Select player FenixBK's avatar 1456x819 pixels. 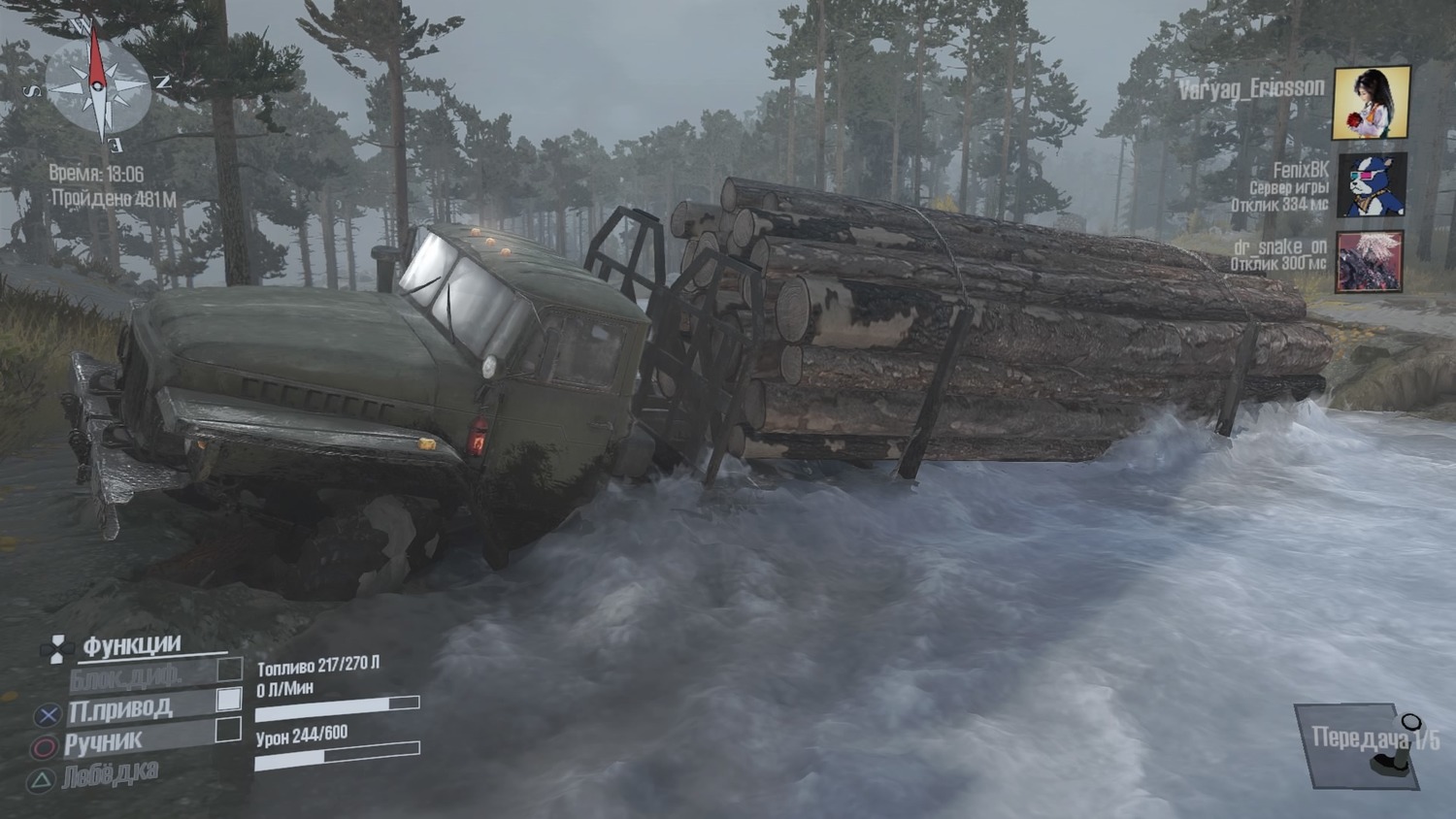pyautogui.click(x=1371, y=184)
